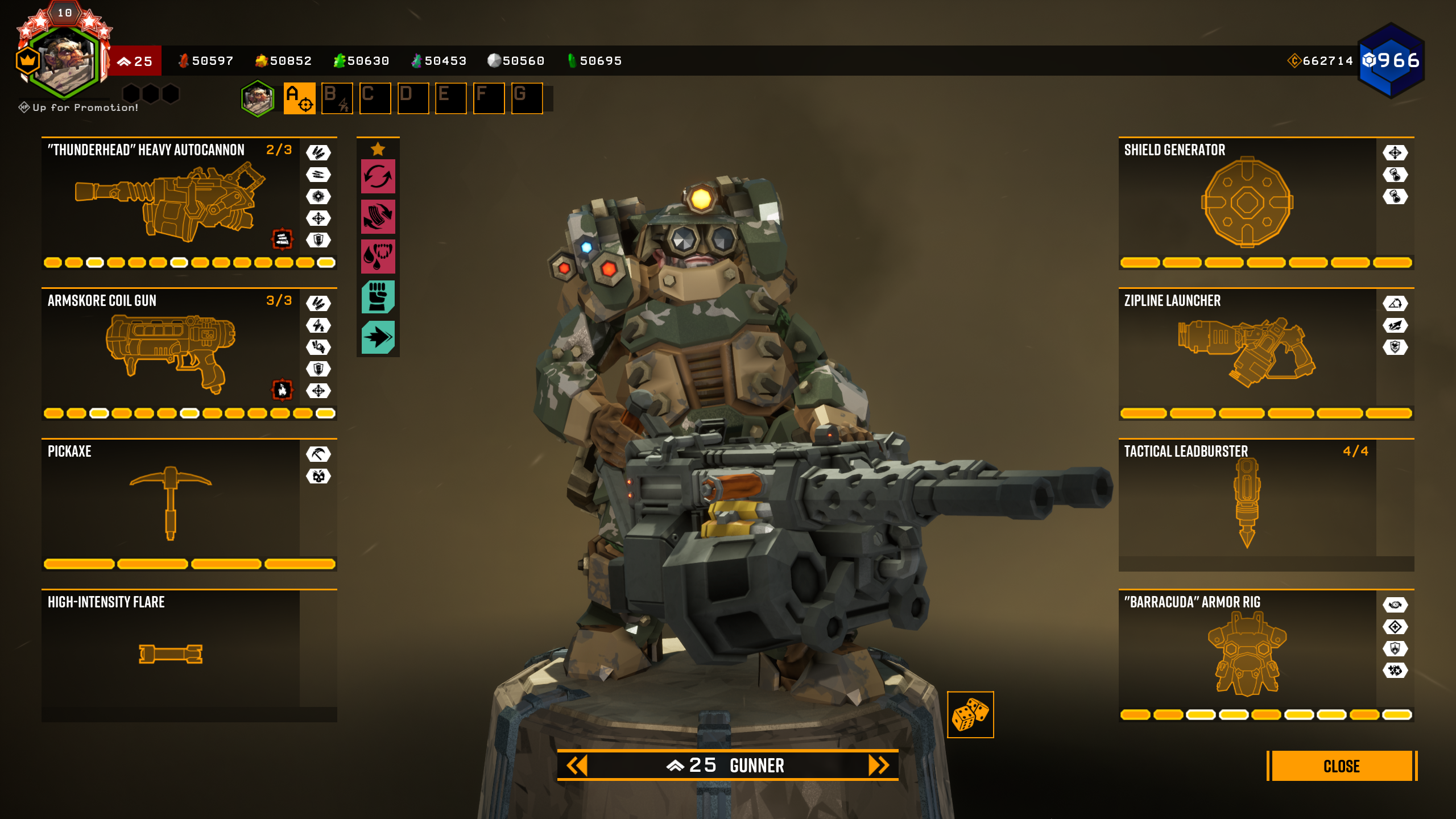
Task: Go to the next class arrow
Action: coord(878,766)
